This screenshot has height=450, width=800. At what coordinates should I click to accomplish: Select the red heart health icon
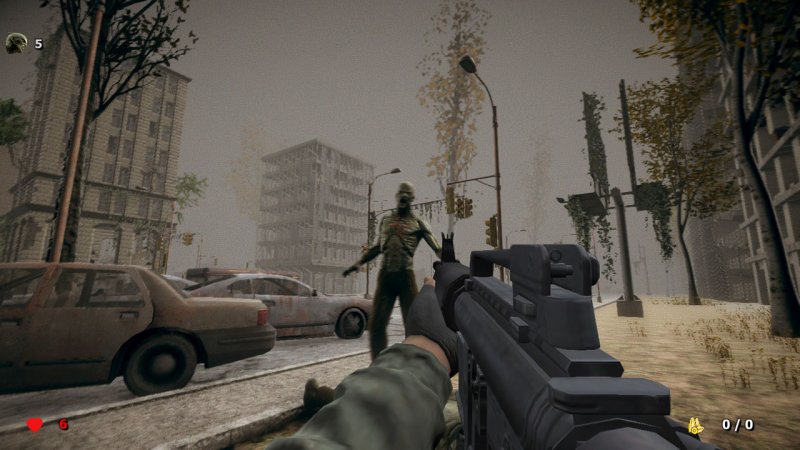click(x=34, y=424)
